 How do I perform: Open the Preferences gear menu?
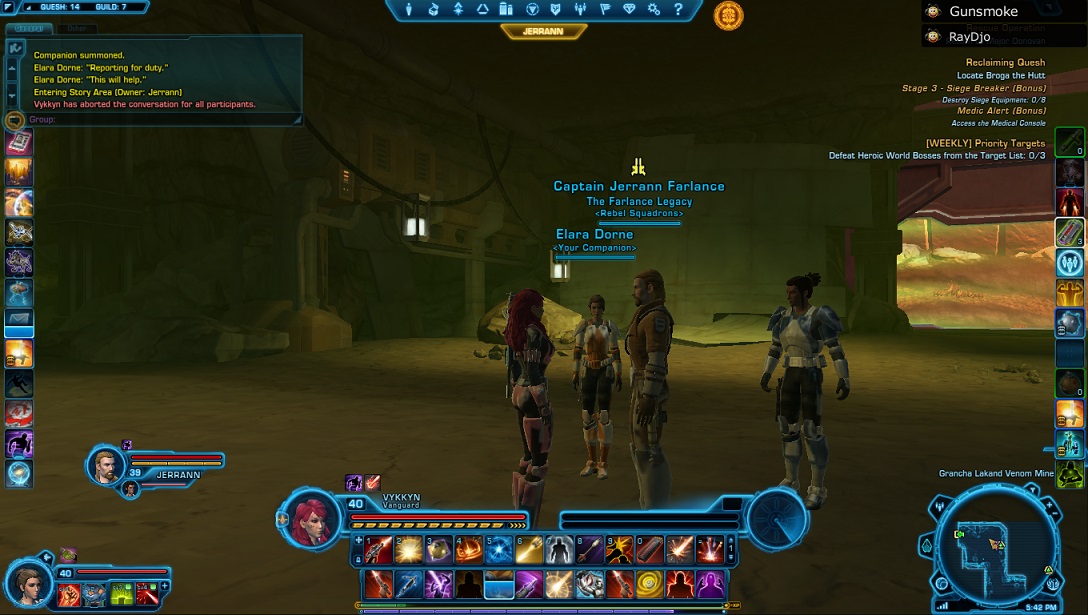click(653, 10)
